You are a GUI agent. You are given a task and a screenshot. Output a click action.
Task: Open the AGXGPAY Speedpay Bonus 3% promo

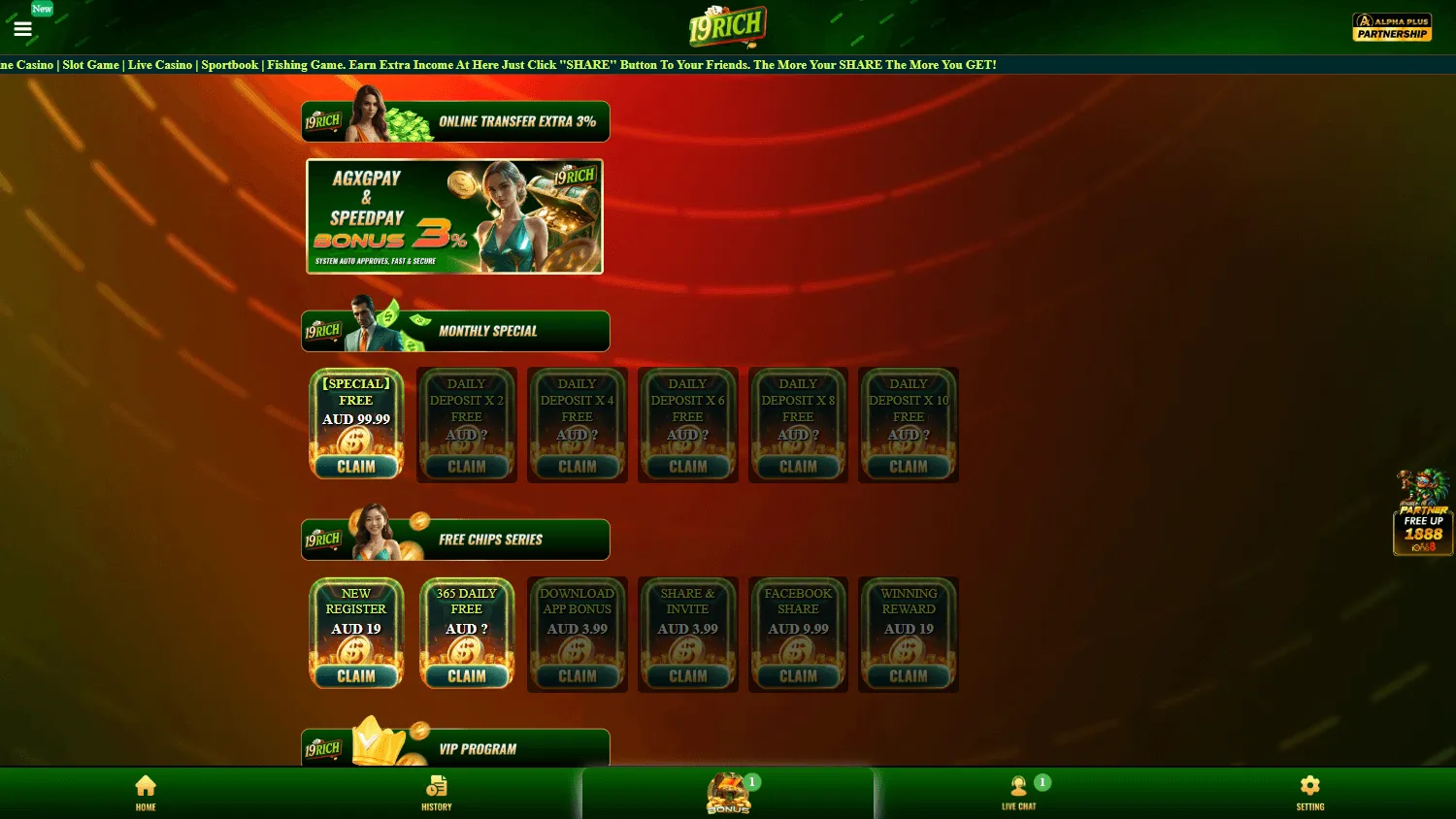click(x=454, y=215)
